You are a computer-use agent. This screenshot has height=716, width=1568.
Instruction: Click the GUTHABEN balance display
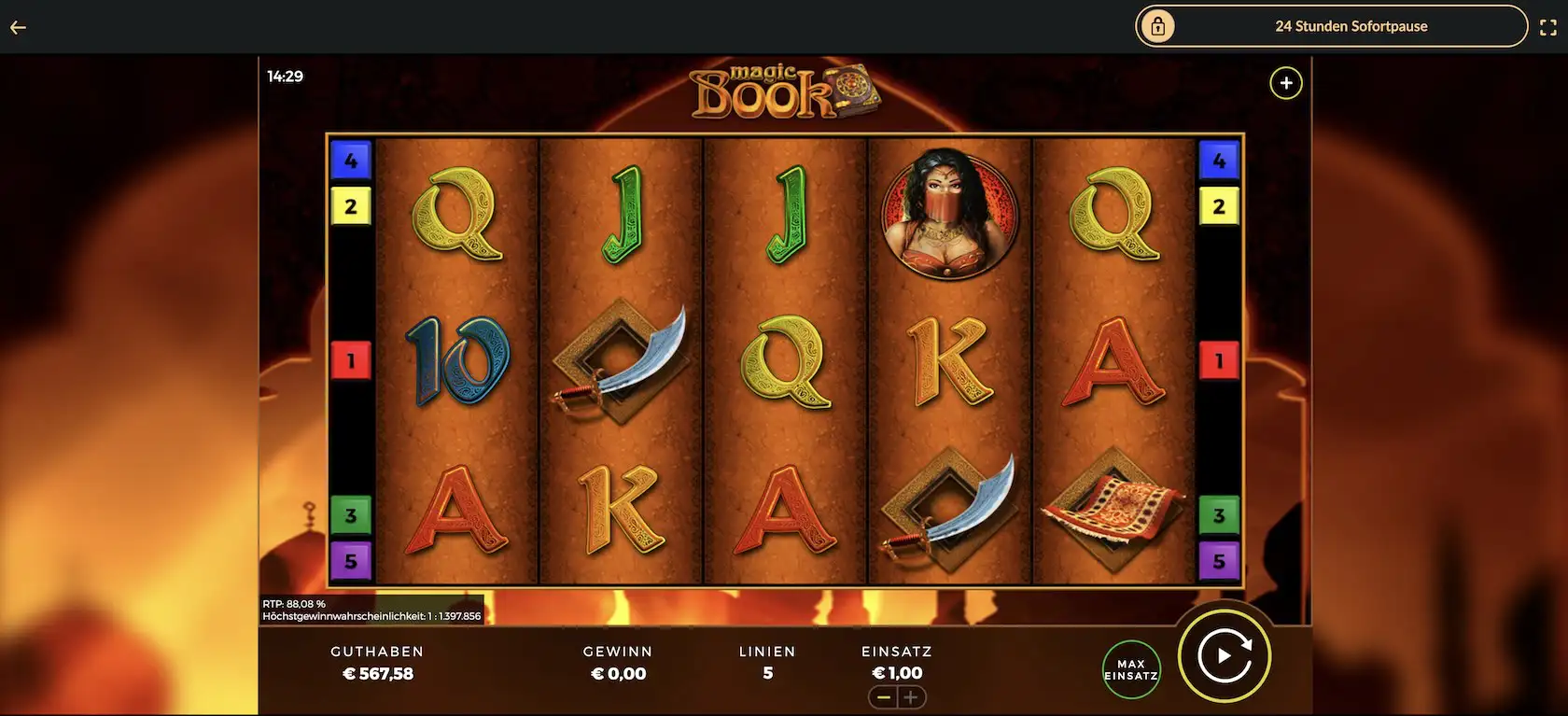point(377,663)
